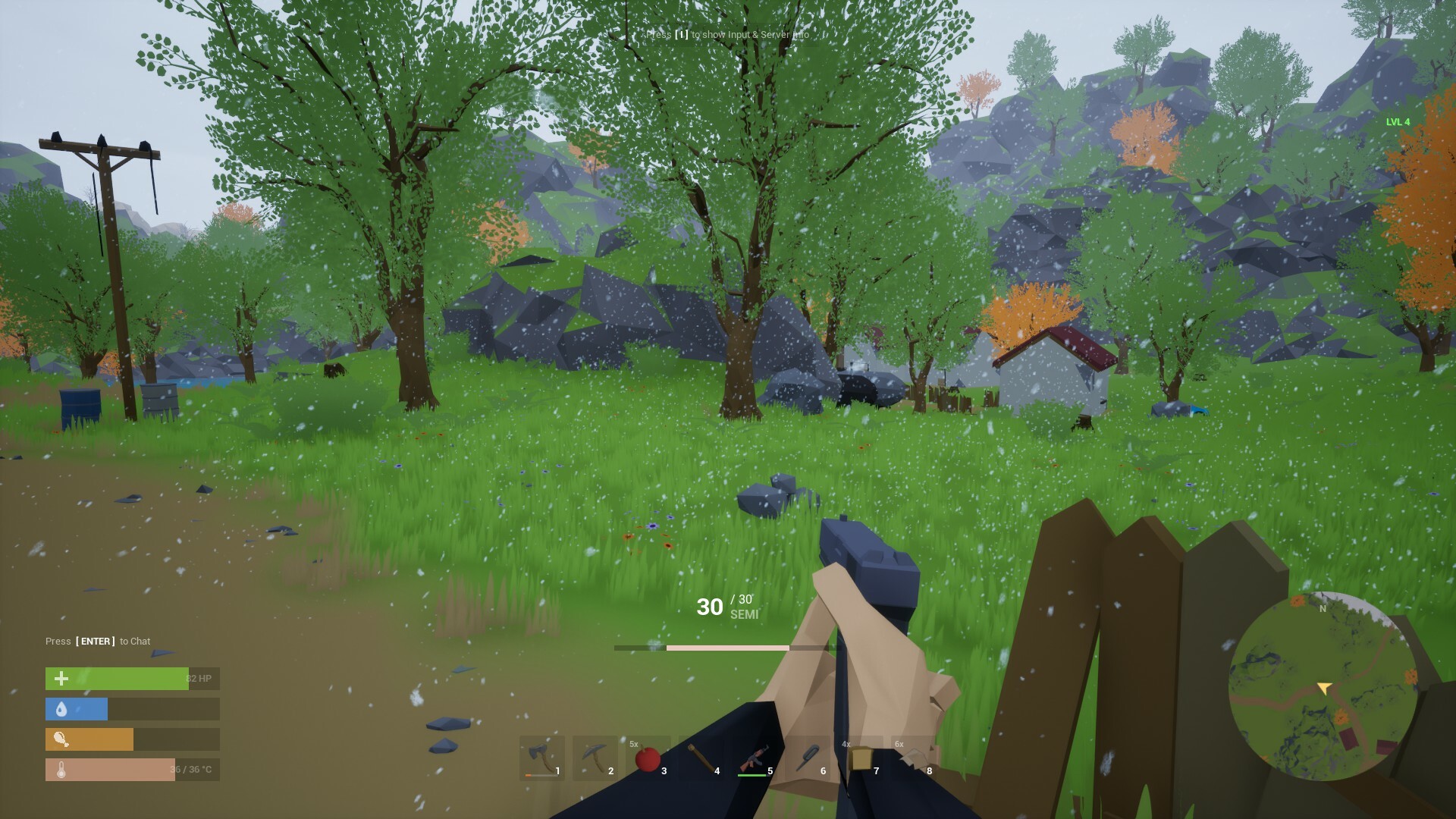This screenshot has height=819, width=1456.
Task: Equip the pickaxe from slot 2
Action: [x=596, y=758]
